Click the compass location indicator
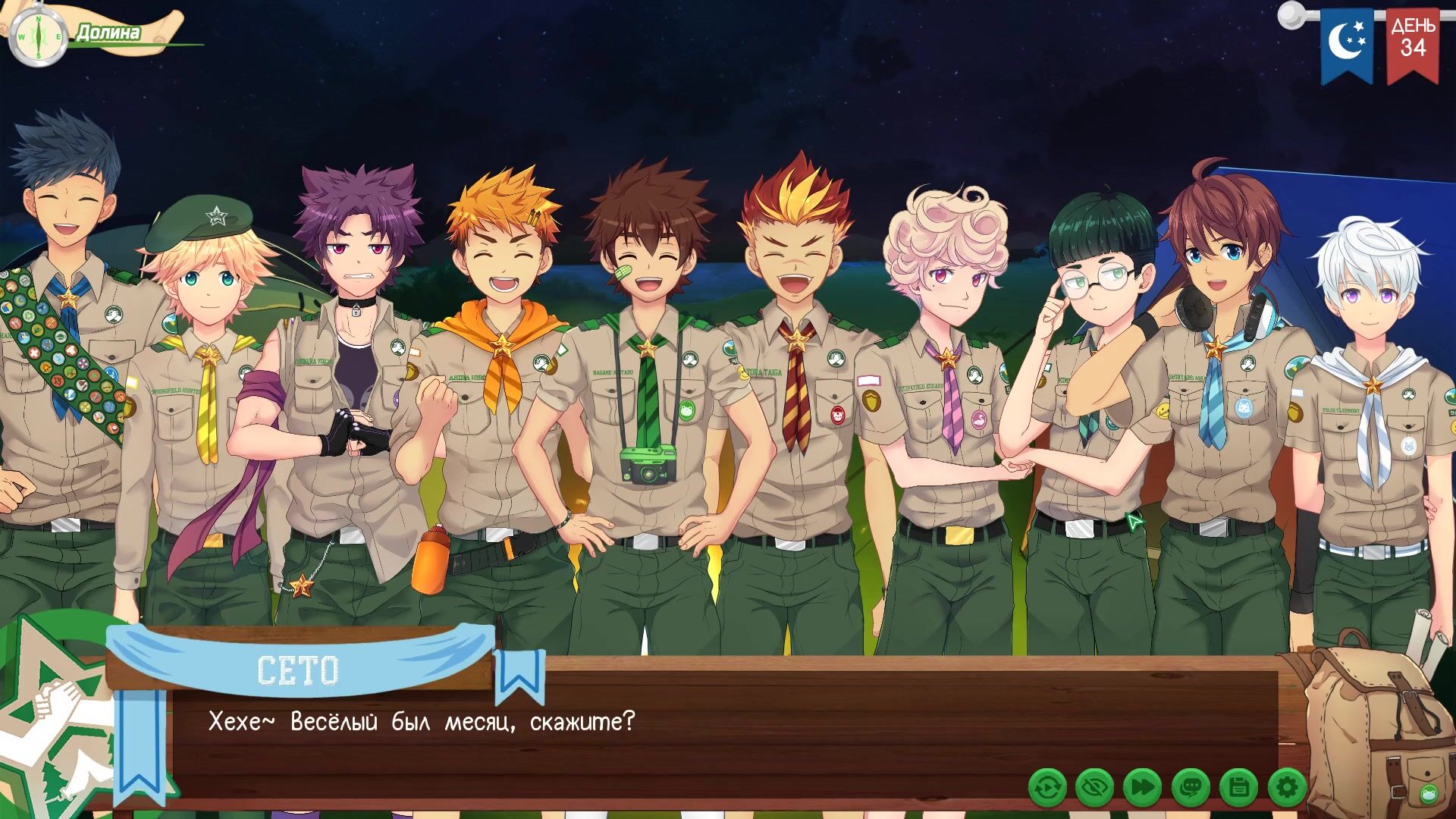 pos(36,36)
